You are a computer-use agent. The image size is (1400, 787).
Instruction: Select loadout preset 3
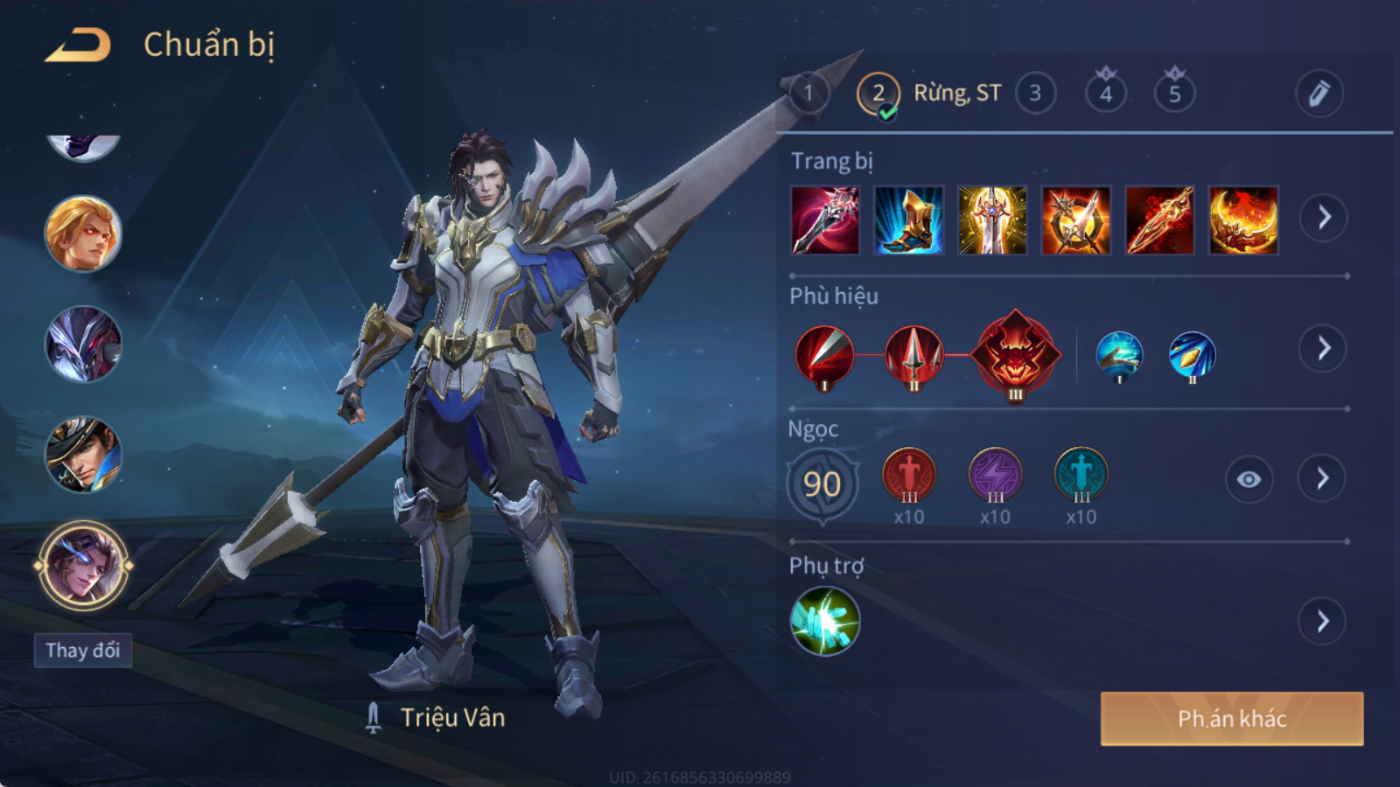tap(1035, 95)
